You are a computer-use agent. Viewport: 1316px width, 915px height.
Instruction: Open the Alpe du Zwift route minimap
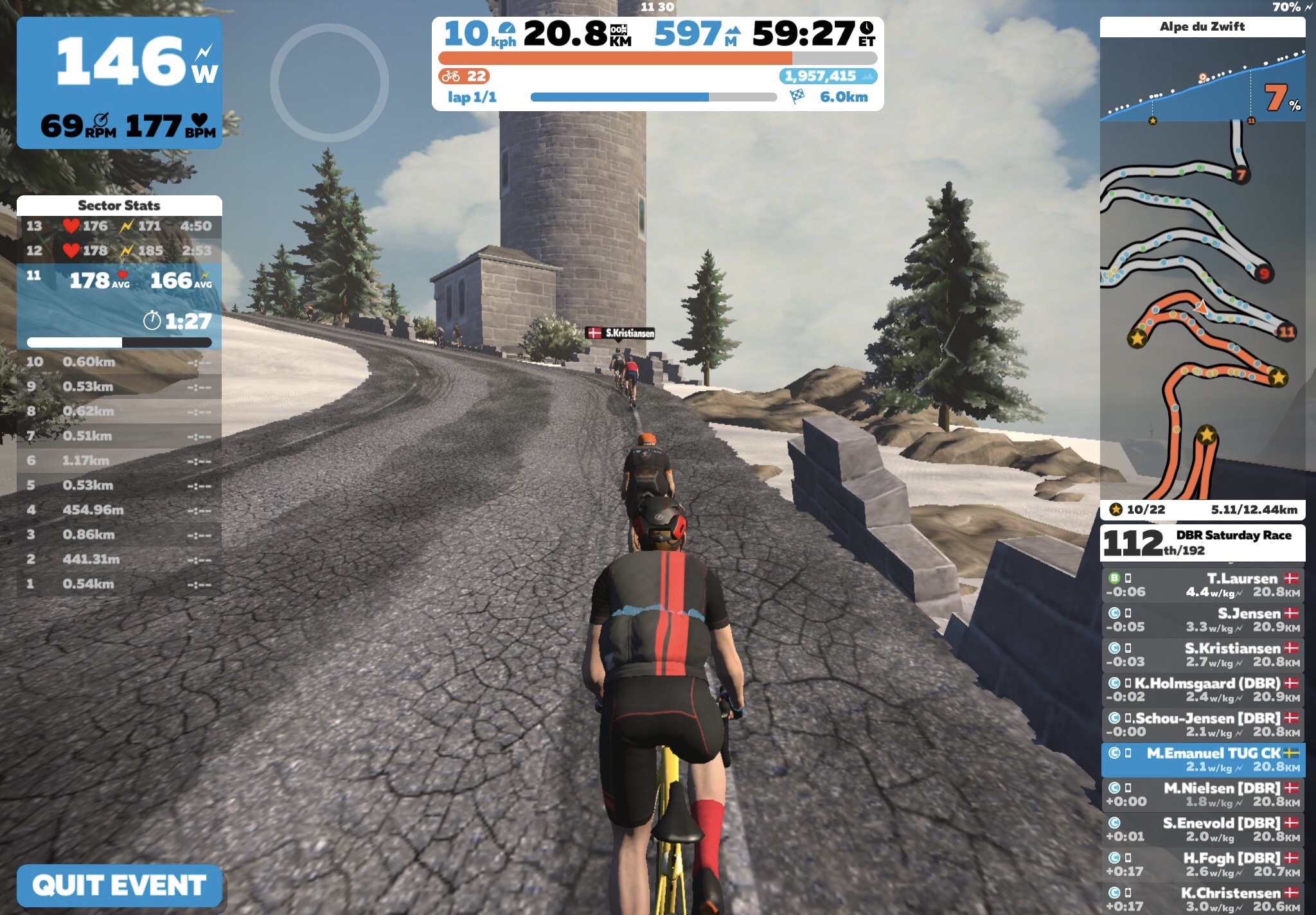pyautogui.click(x=1202, y=308)
